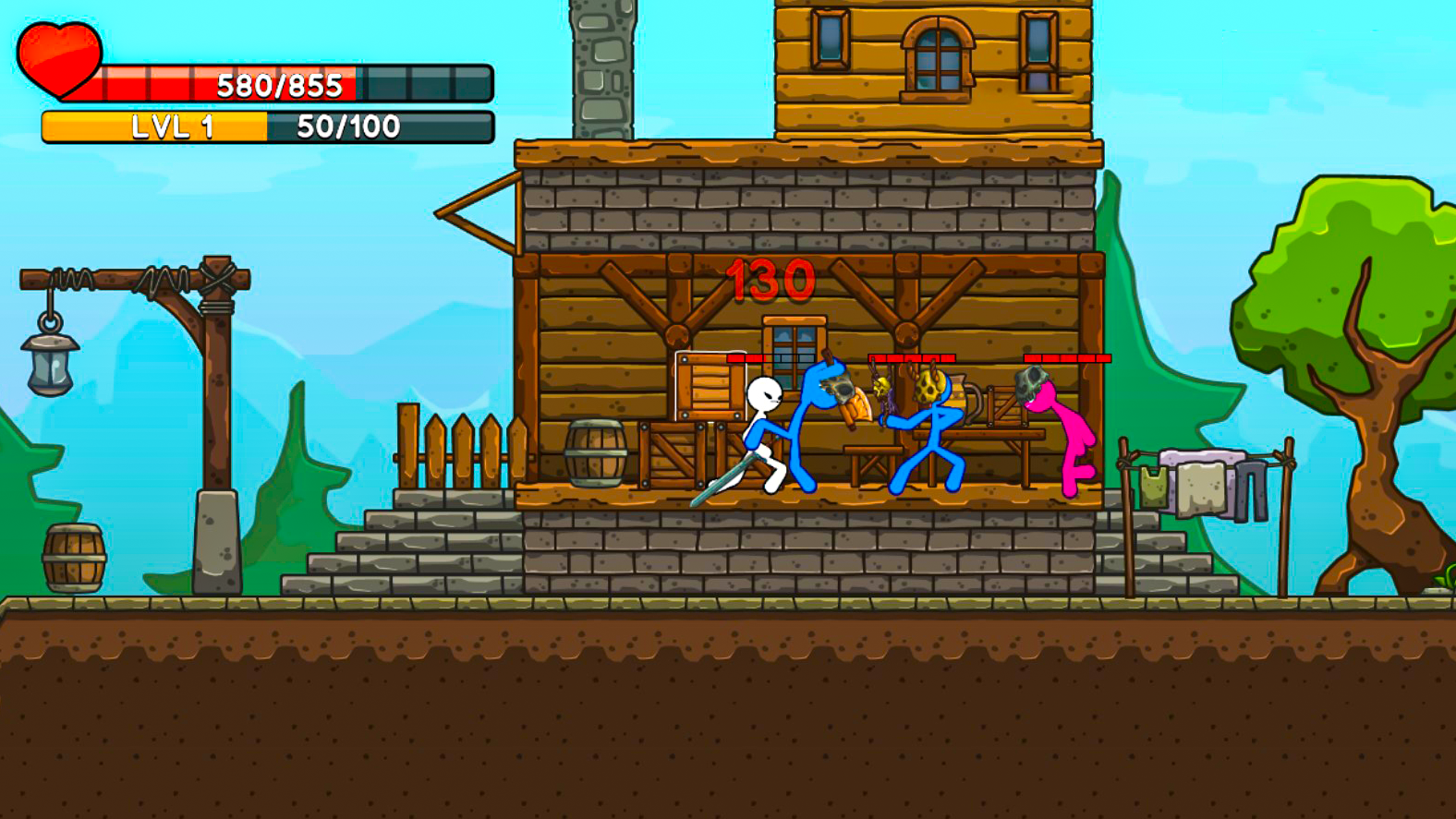Click the hanging lantern on the gallows post
Screen dimensions: 1456x819
pos(51,360)
